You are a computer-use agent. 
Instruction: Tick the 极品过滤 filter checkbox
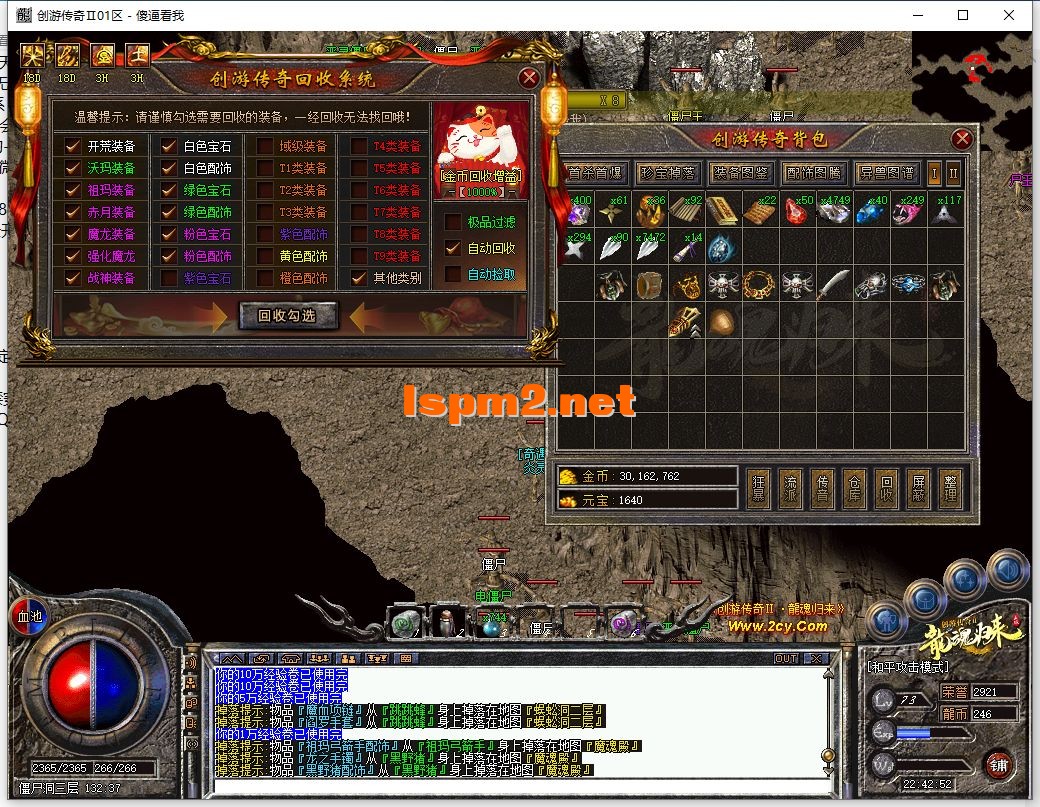click(x=453, y=222)
